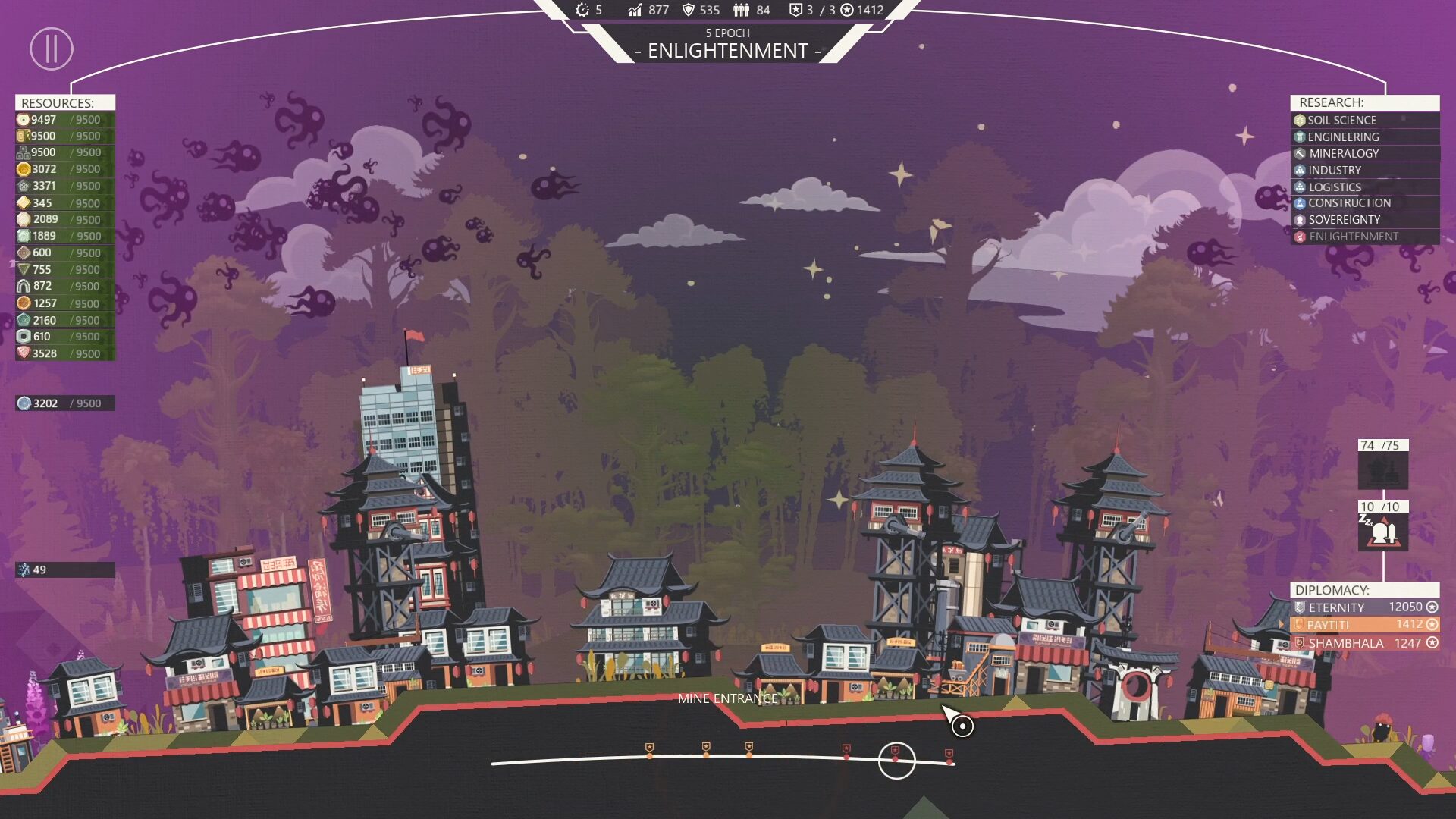Choose Mineralogy in the research list
The width and height of the screenshot is (1456, 819).
pyautogui.click(x=1344, y=153)
